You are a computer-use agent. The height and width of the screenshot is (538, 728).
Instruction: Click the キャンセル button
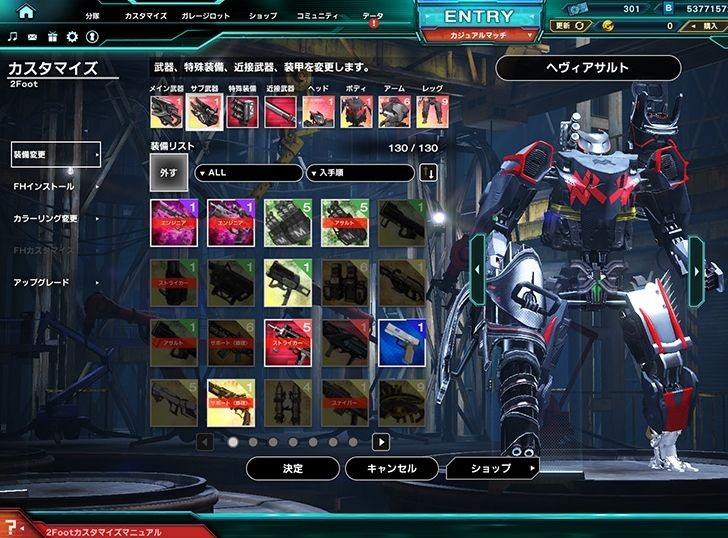pyautogui.click(x=392, y=468)
